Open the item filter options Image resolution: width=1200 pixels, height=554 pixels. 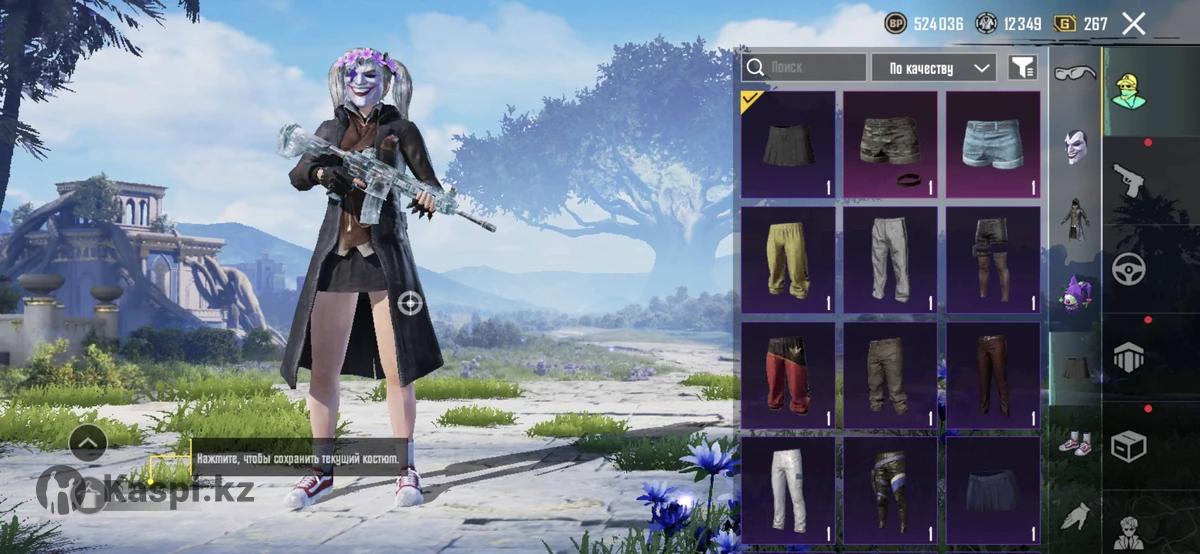1022,68
